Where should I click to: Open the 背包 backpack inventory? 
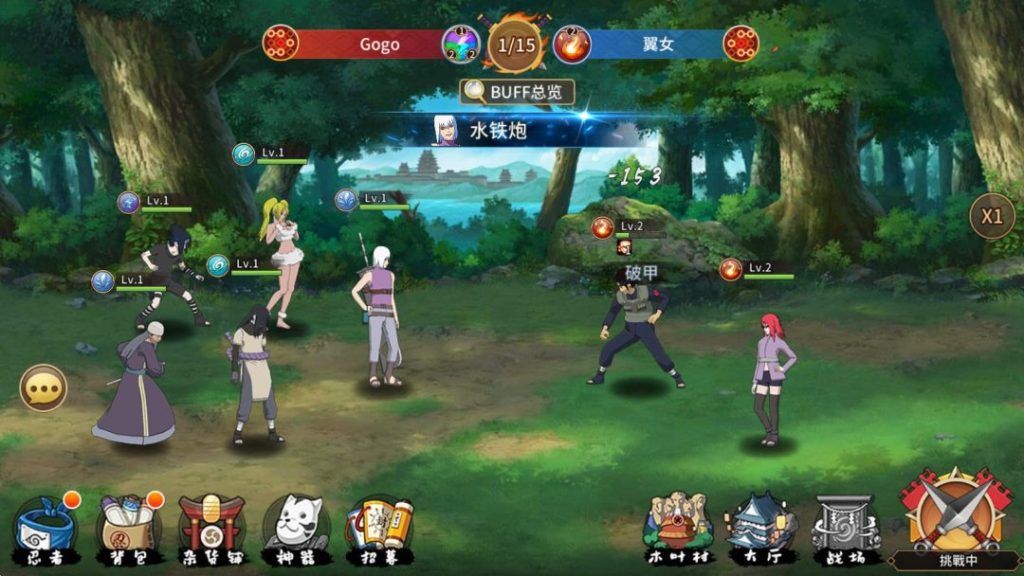pyautogui.click(x=128, y=527)
